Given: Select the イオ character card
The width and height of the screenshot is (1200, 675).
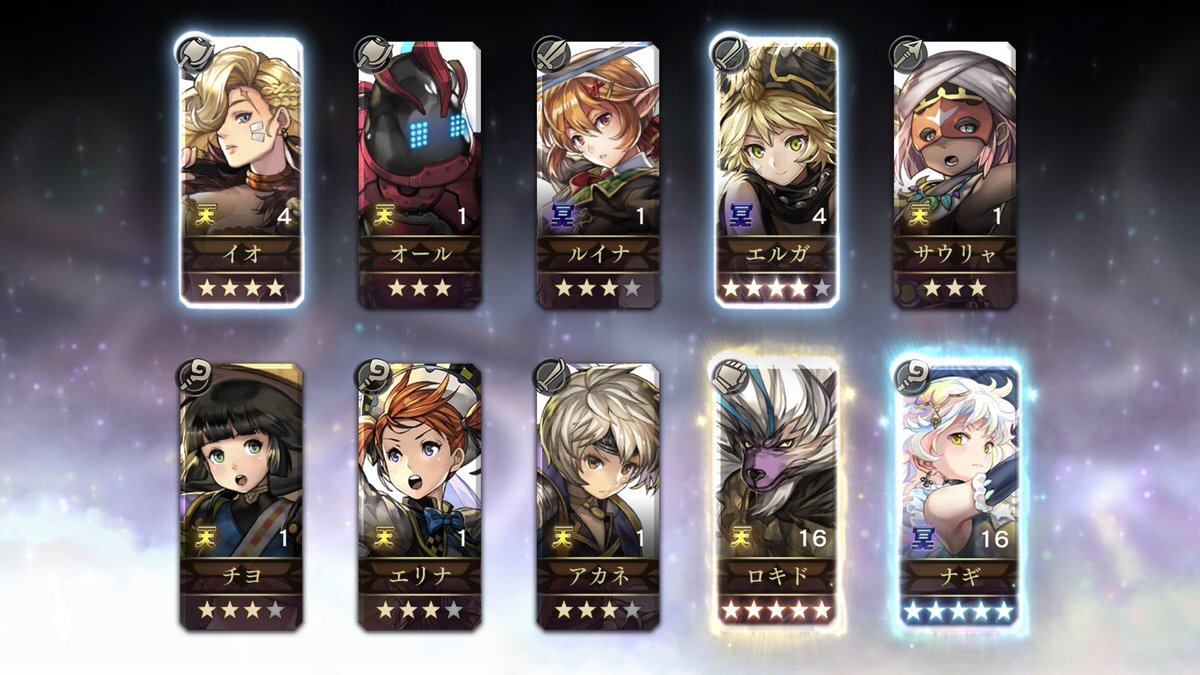Looking at the screenshot, I should tap(241, 172).
